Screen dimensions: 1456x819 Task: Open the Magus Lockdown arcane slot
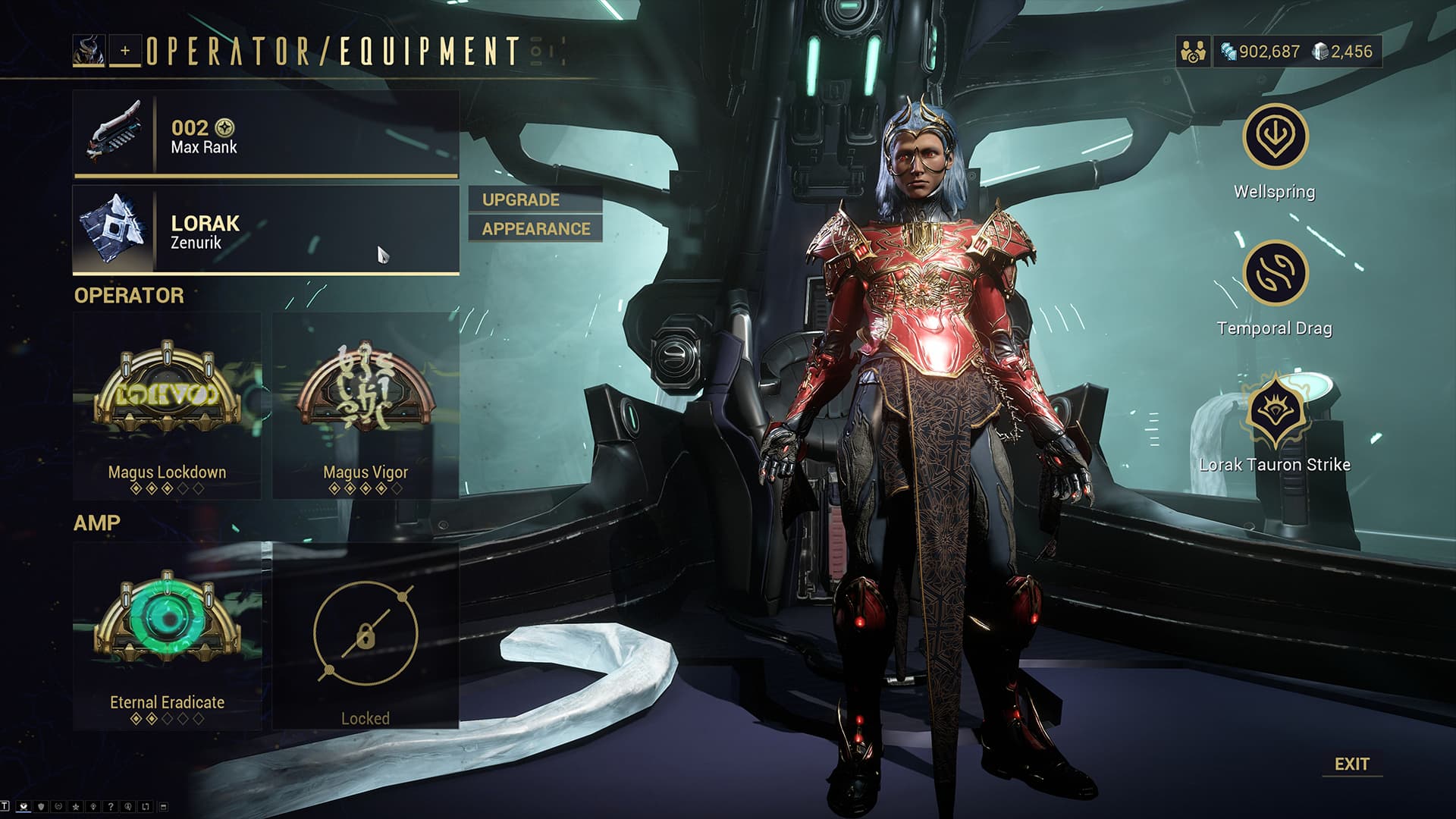click(x=167, y=406)
